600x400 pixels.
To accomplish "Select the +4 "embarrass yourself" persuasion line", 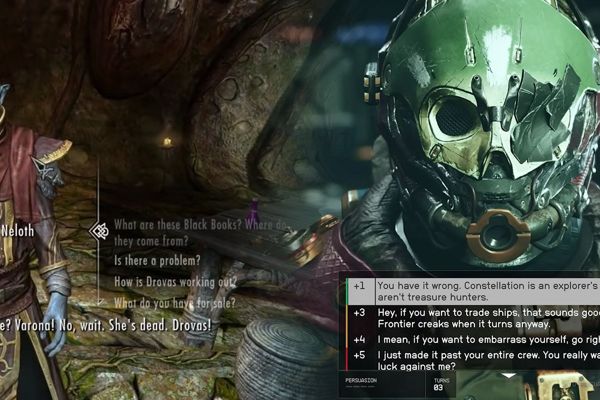I will coord(480,340).
